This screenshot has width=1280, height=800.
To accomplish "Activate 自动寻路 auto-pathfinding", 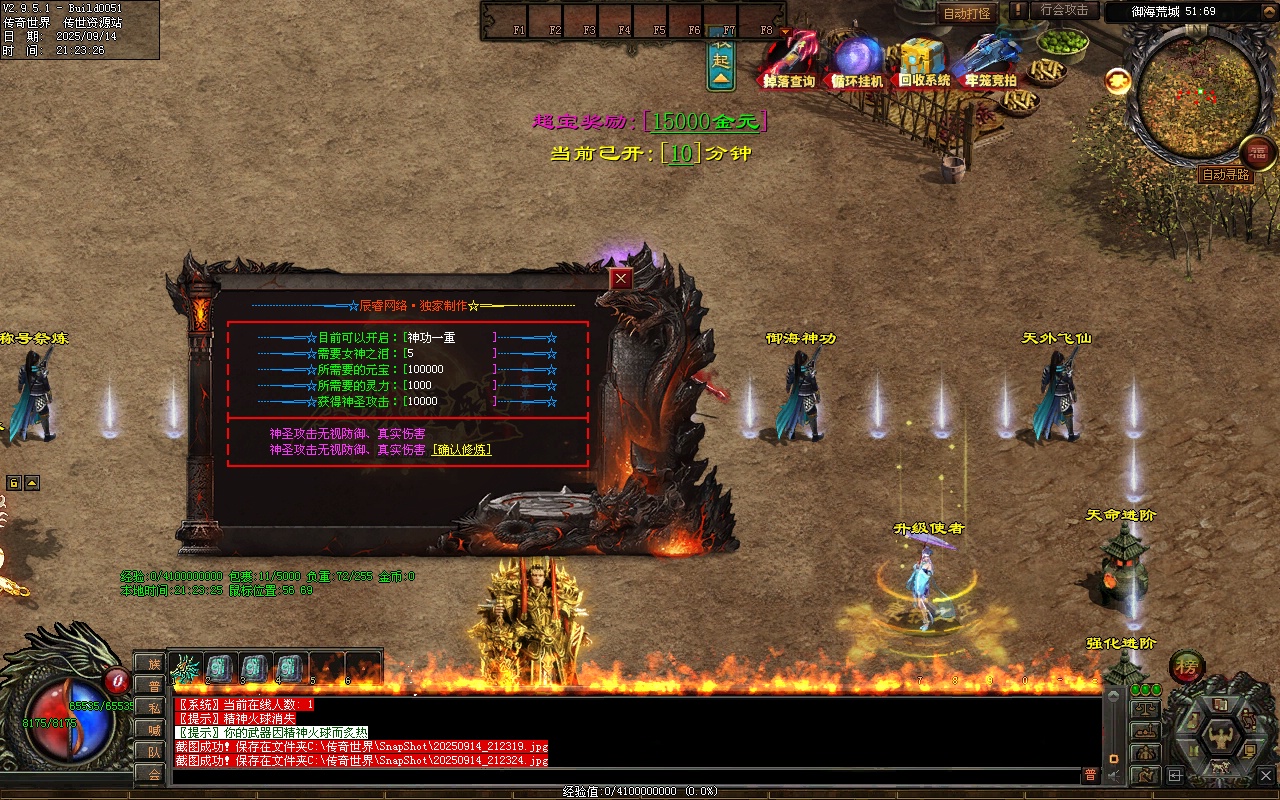I will pos(1226,175).
